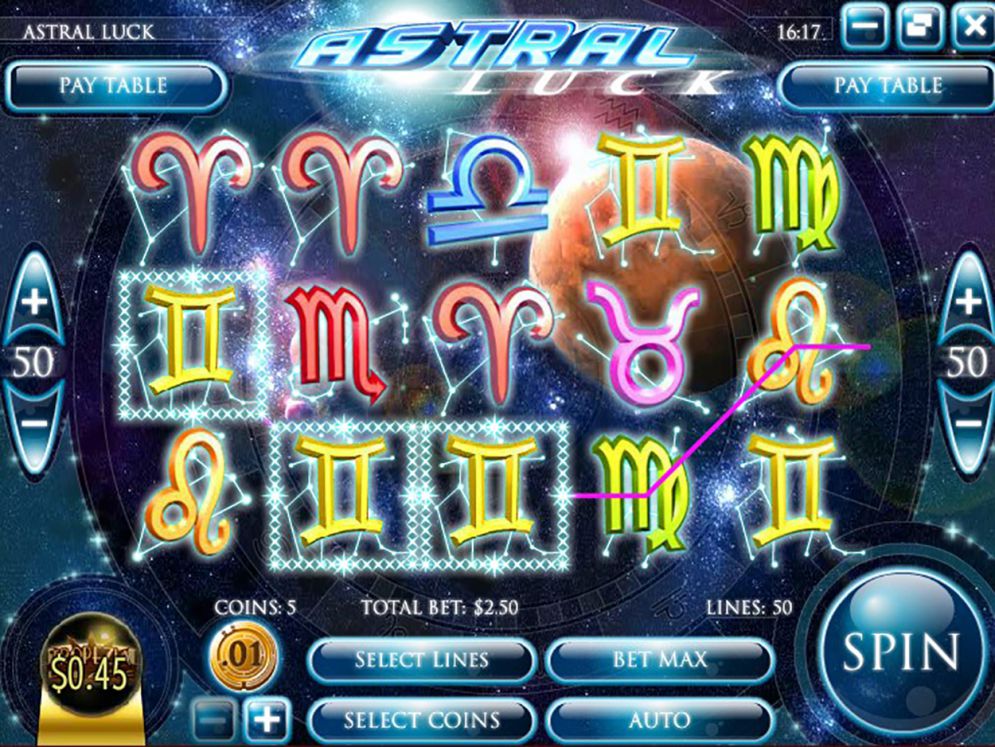The width and height of the screenshot is (995, 747).
Task: Click the Select Coins button
Action: click(x=421, y=720)
